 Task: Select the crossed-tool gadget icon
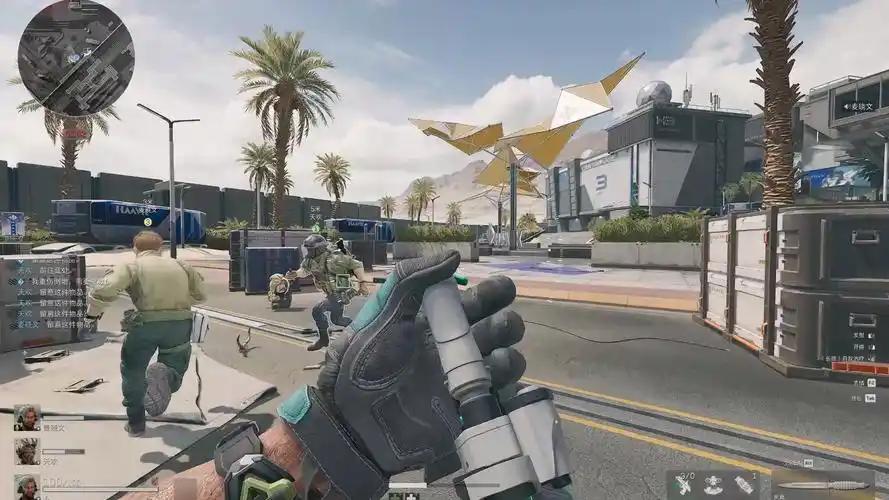(x=683, y=485)
